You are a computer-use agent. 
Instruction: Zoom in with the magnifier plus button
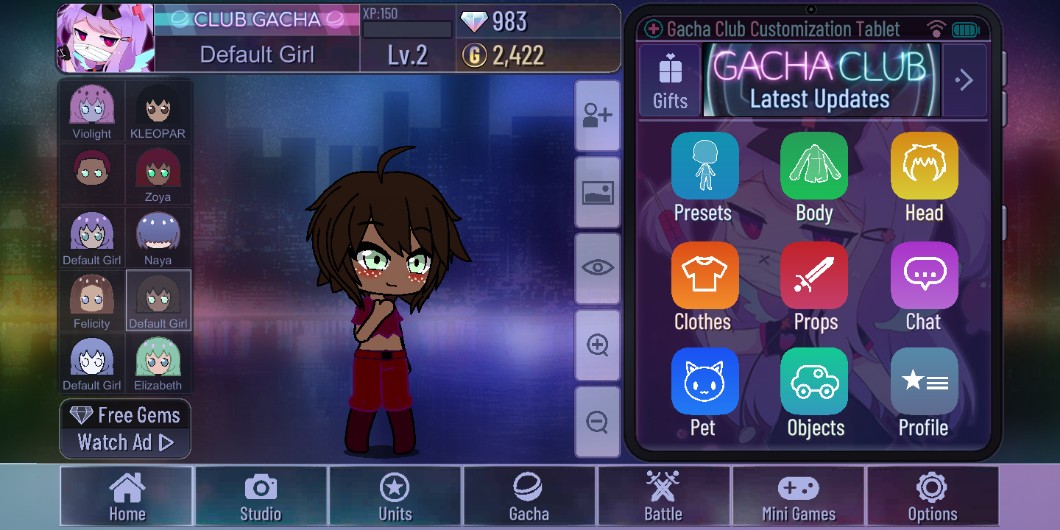[x=598, y=345]
